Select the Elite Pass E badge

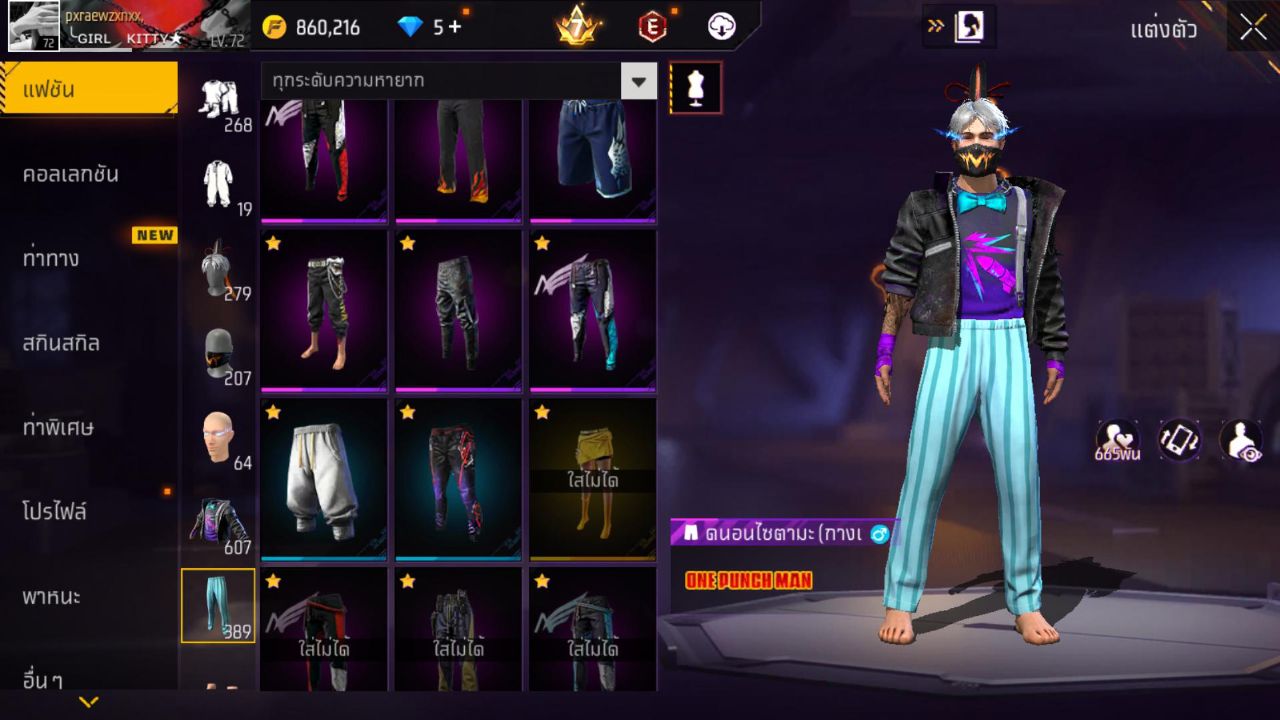(x=650, y=27)
